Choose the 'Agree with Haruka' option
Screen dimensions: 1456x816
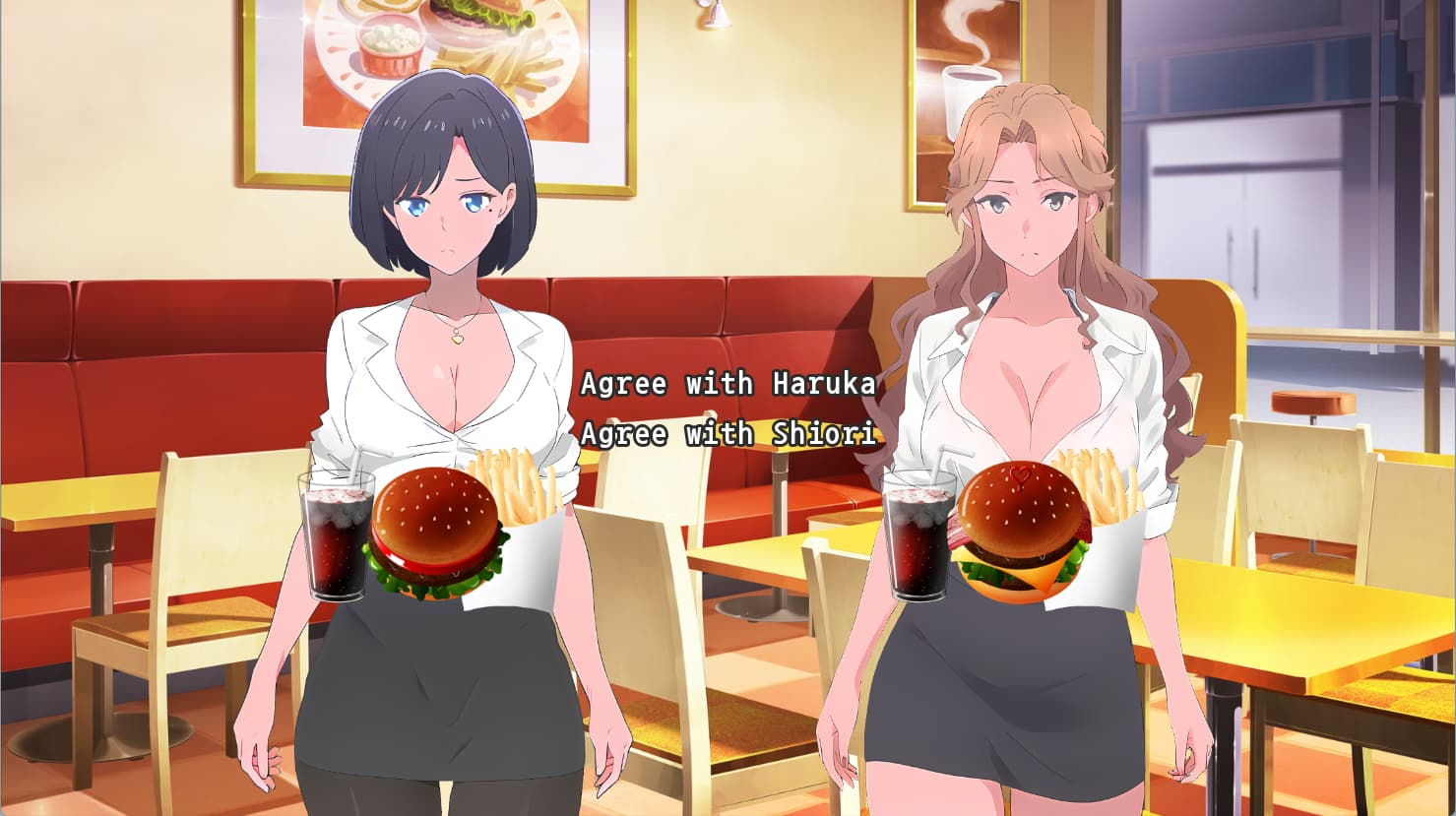[x=728, y=383]
